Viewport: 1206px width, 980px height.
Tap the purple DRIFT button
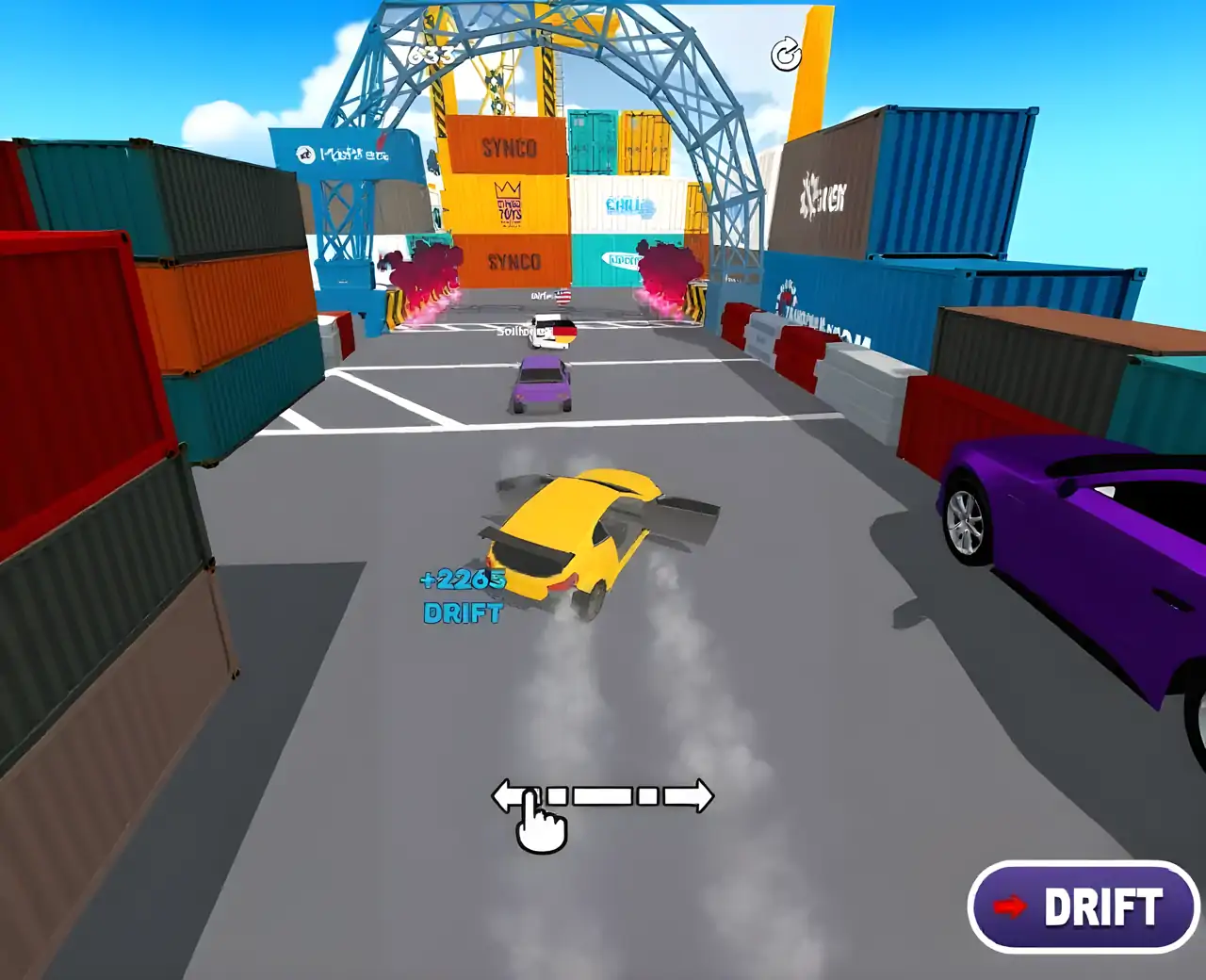coord(1084,906)
